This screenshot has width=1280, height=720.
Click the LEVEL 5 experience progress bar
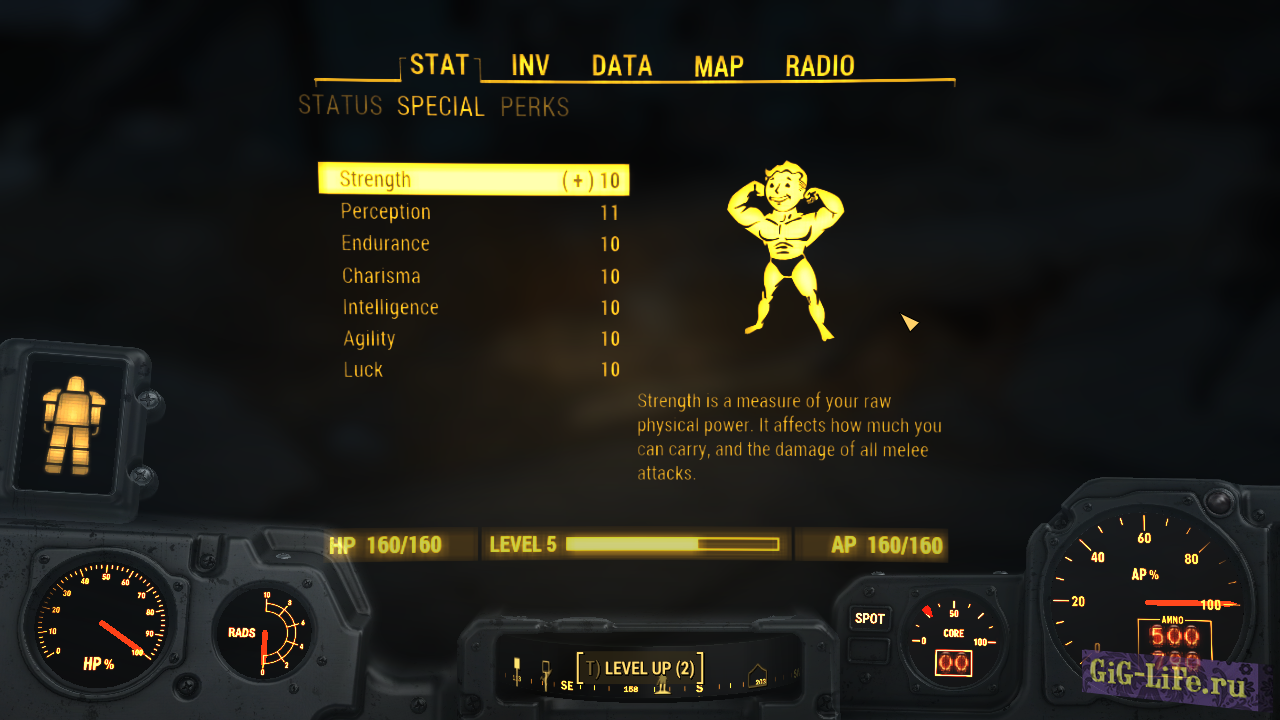(x=672, y=544)
